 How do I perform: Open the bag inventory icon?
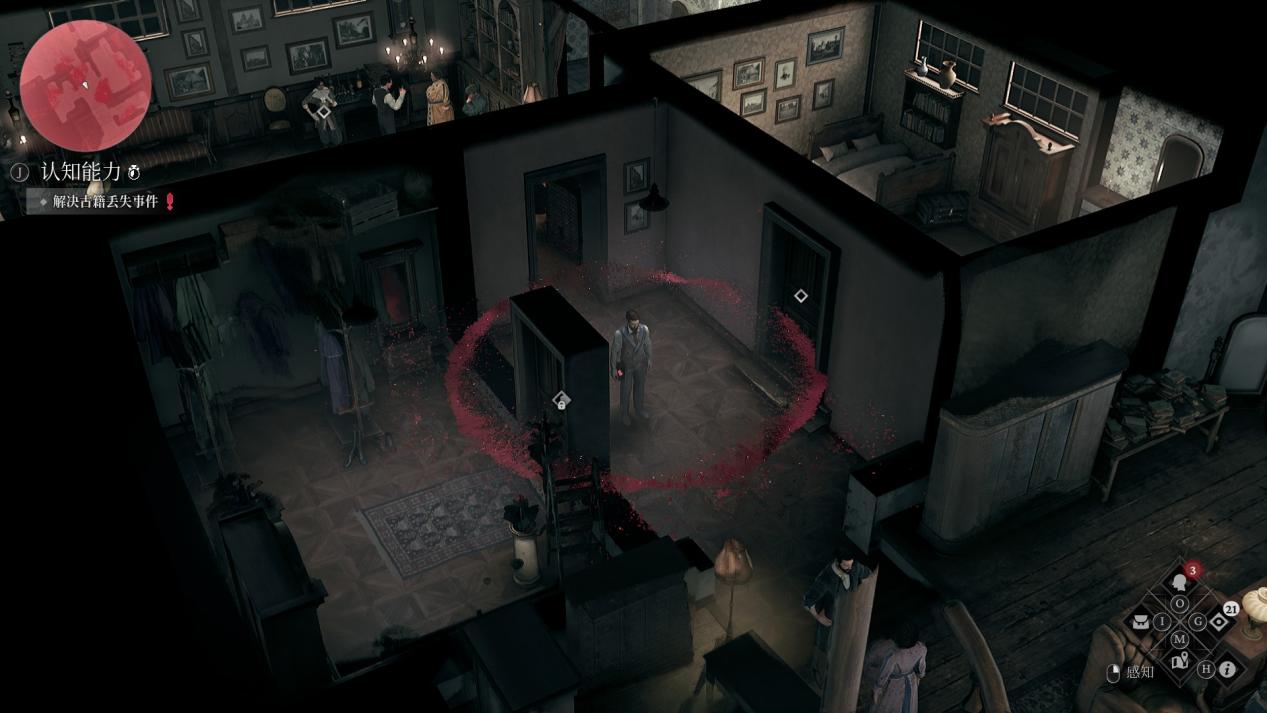[1139, 622]
